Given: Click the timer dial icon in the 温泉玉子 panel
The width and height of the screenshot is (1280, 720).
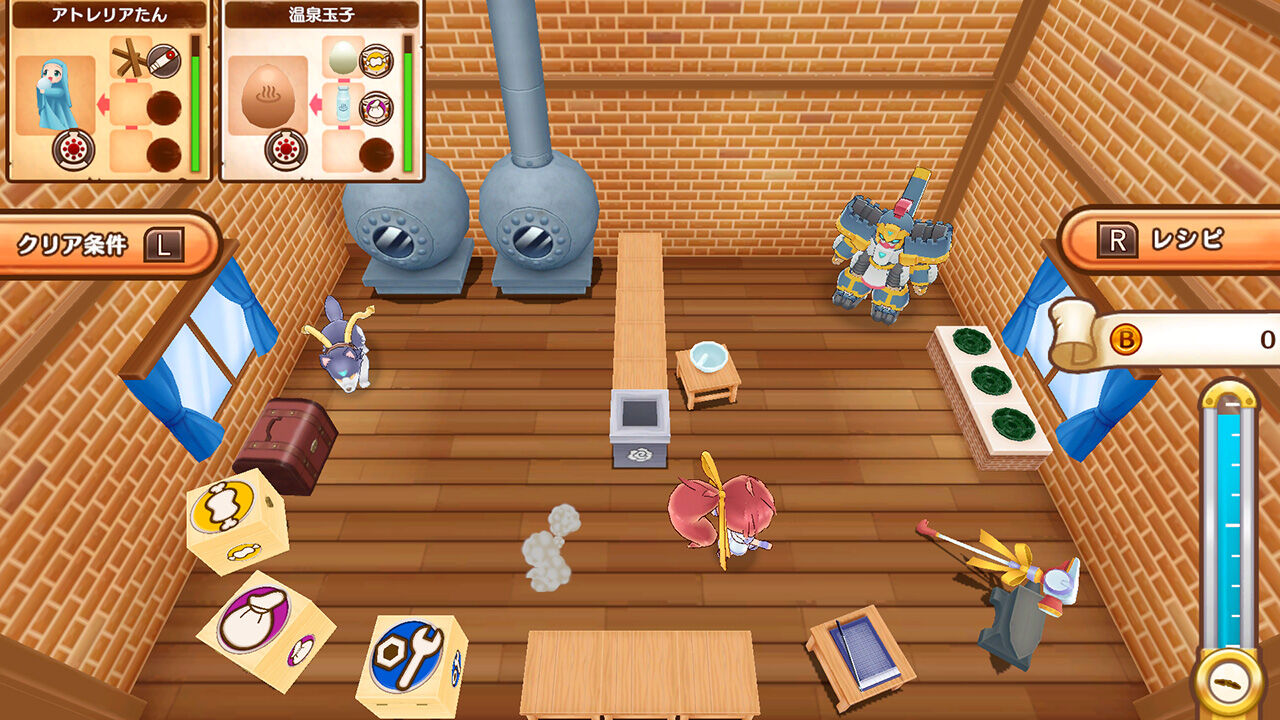Looking at the screenshot, I should (x=284, y=149).
